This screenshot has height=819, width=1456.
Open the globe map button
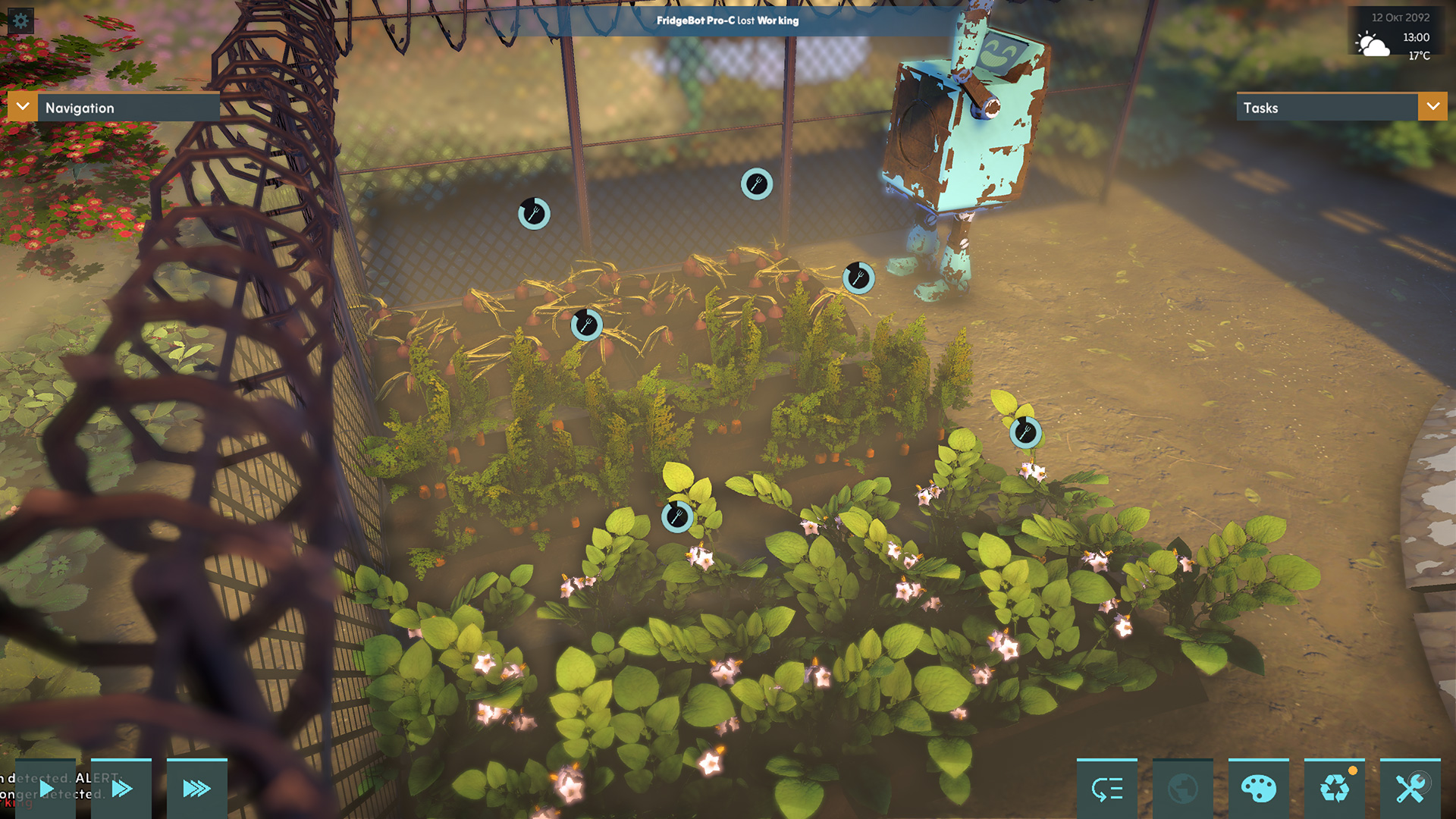click(1182, 789)
